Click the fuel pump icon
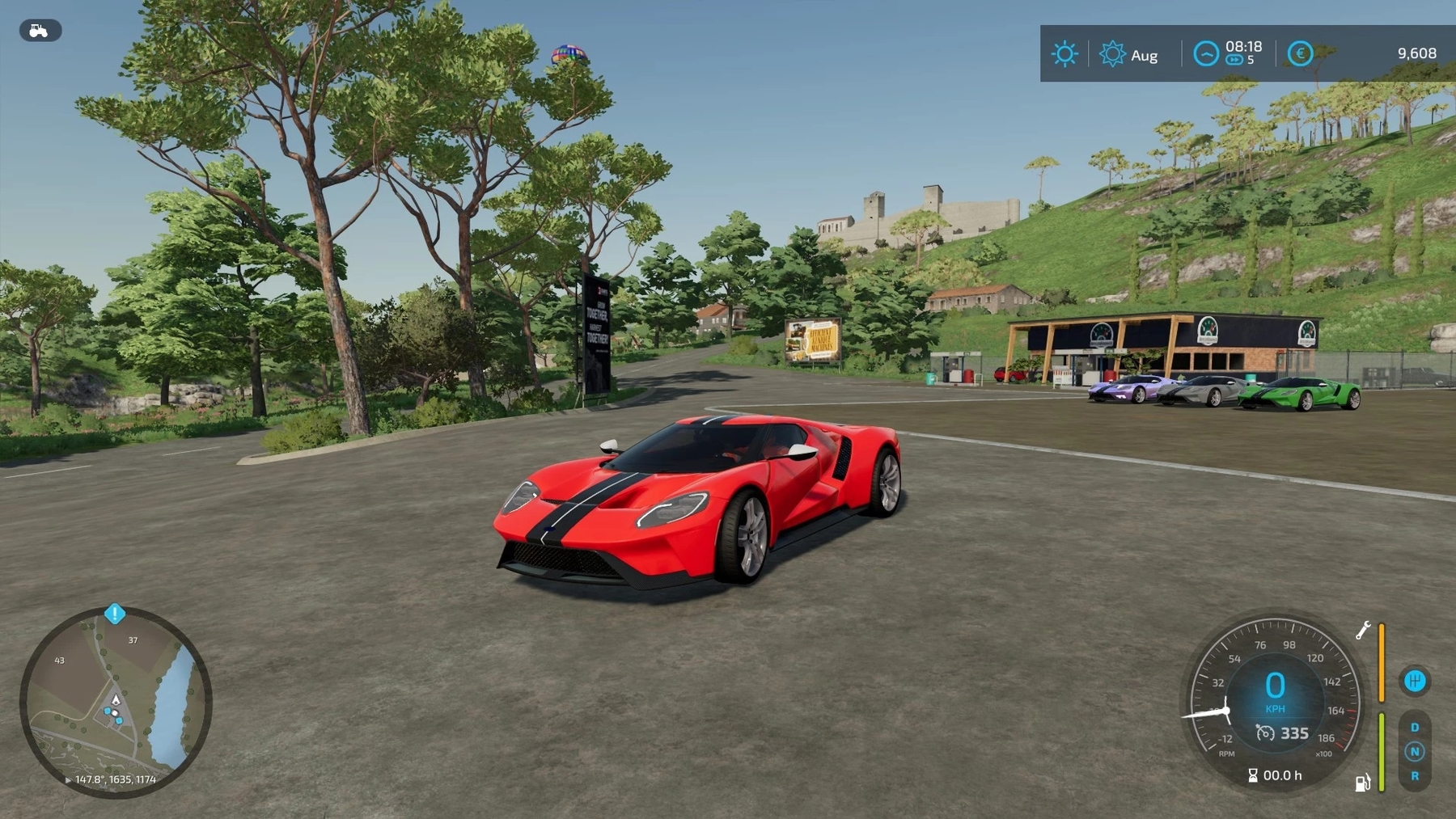This screenshot has height=819, width=1456. pyautogui.click(x=1362, y=783)
